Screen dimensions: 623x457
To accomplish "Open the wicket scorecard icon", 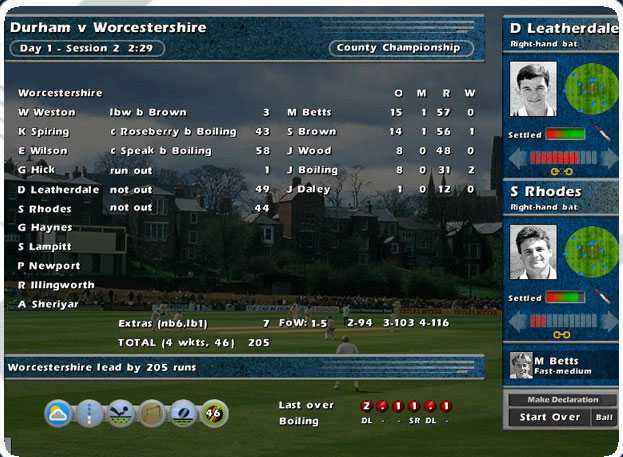I will pyautogui.click(x=152, y=412).
